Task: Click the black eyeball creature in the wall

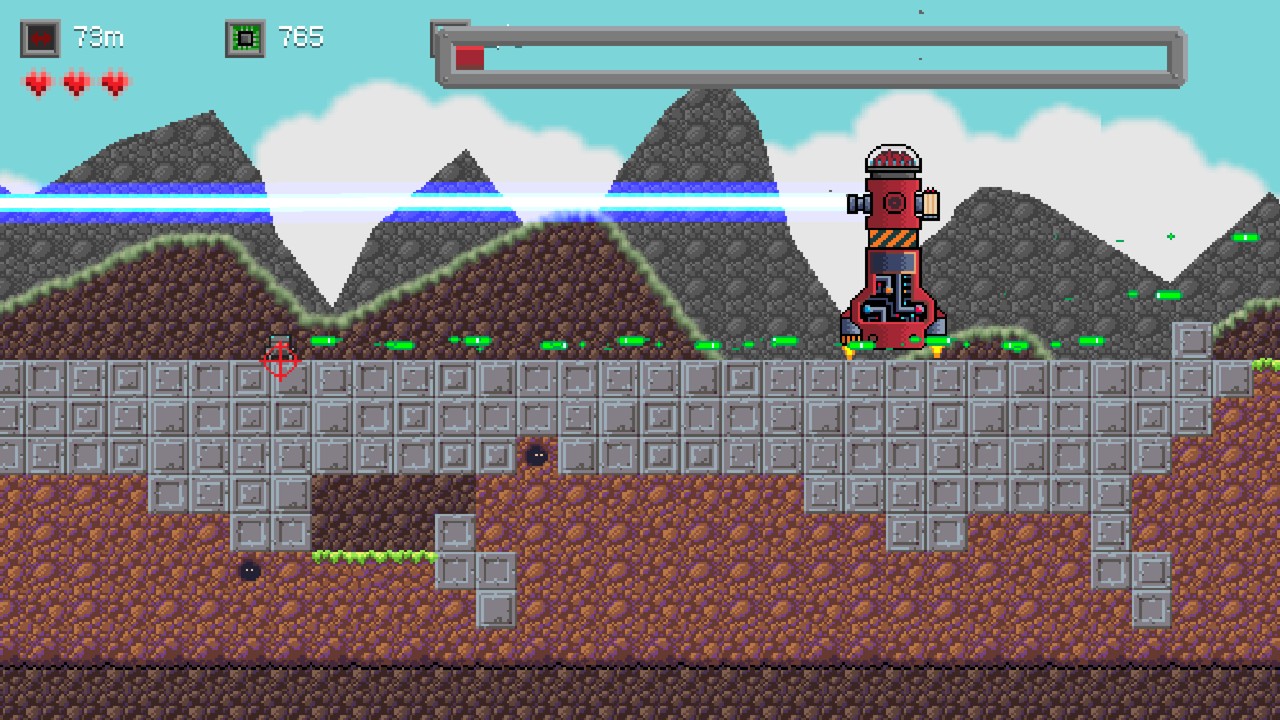Action: pos(538,455)
